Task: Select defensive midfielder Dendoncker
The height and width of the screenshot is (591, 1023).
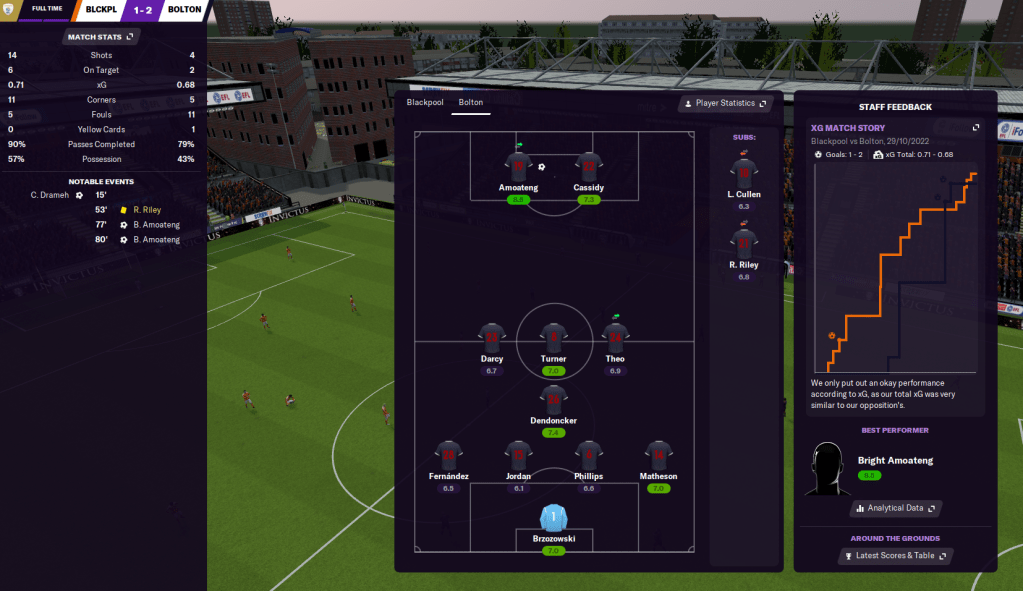Action: (553, 400)
